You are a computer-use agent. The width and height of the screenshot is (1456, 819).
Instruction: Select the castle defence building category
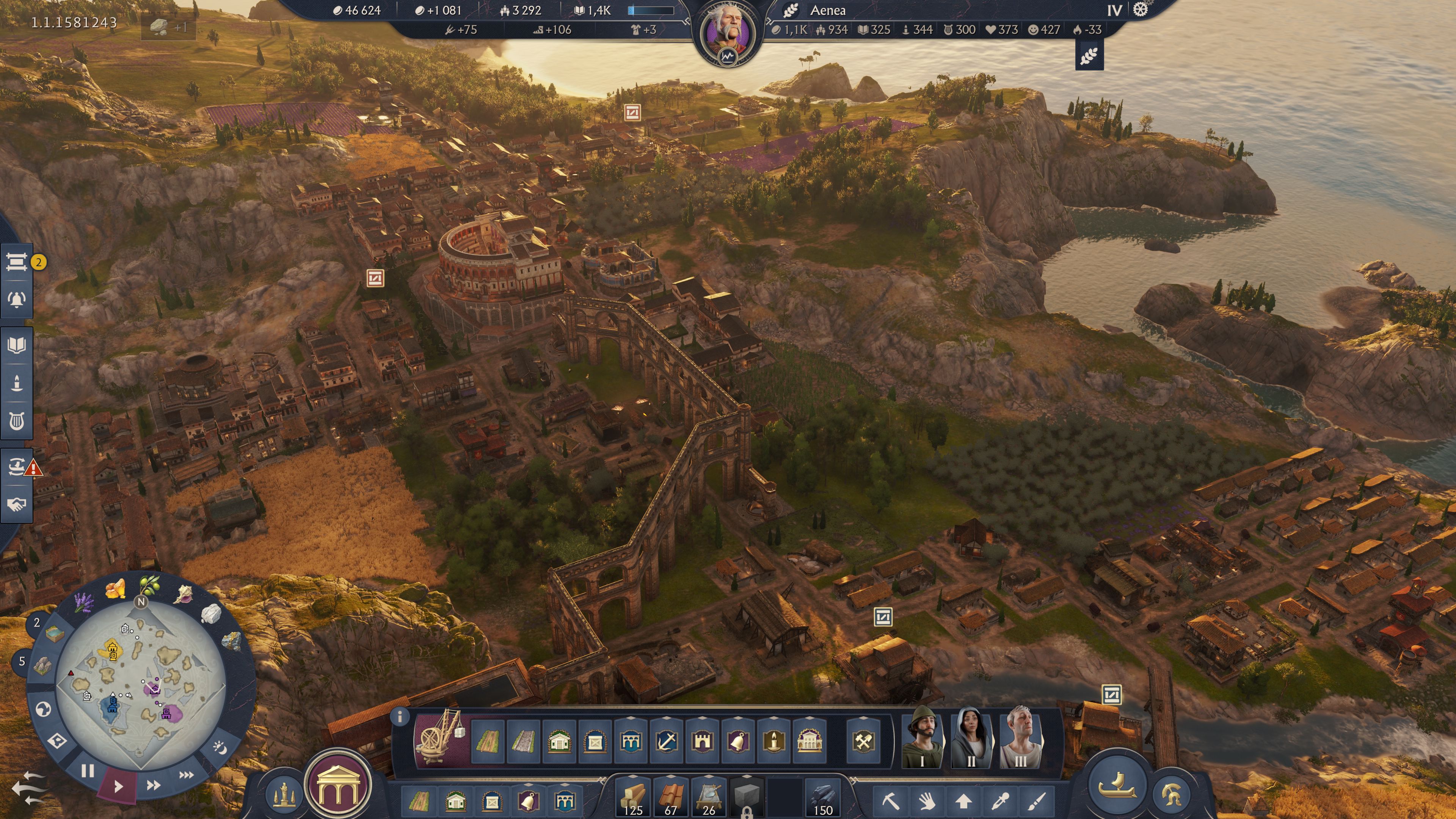pos(702,741)
